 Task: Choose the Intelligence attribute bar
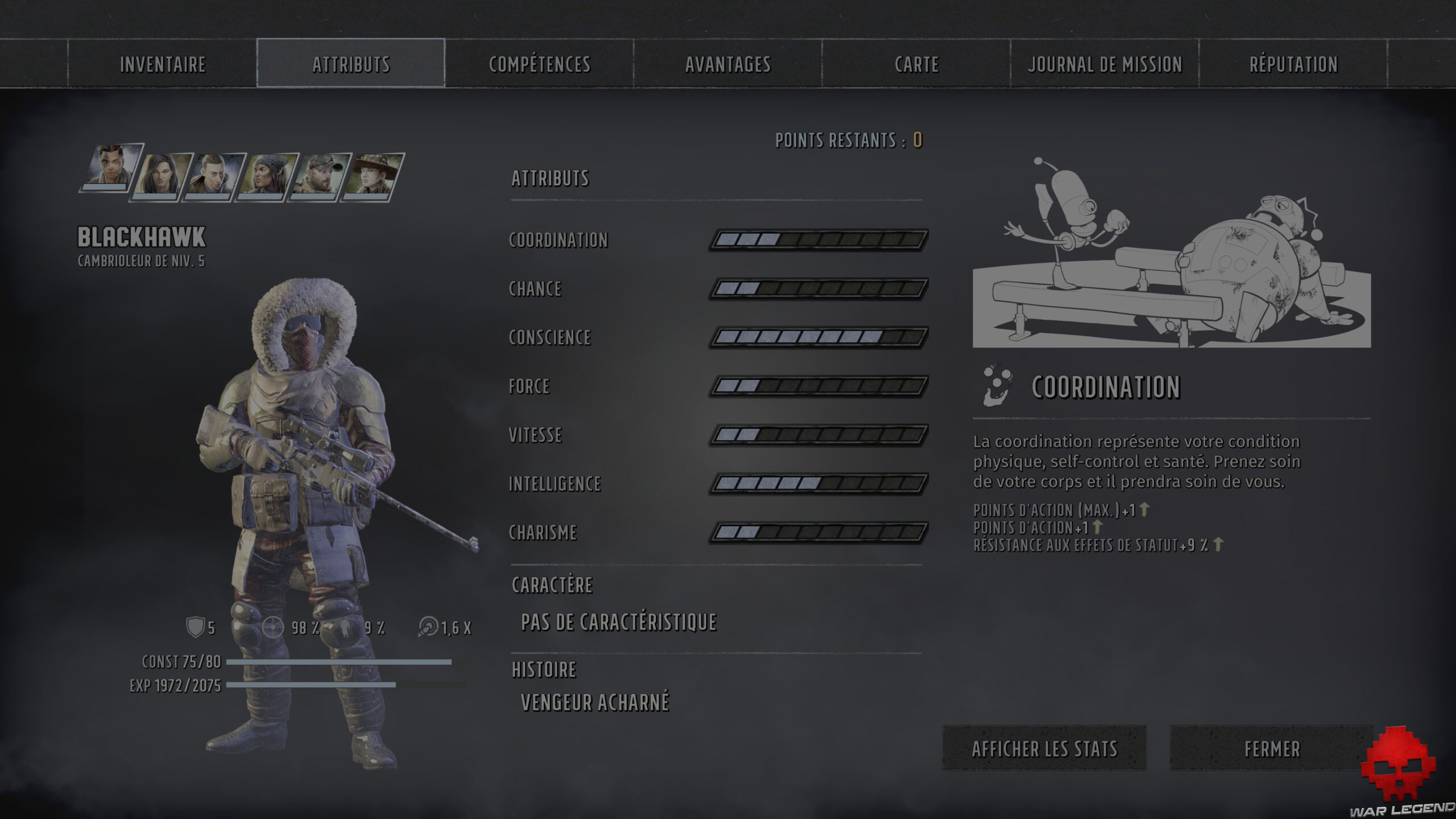click(818, 484)
